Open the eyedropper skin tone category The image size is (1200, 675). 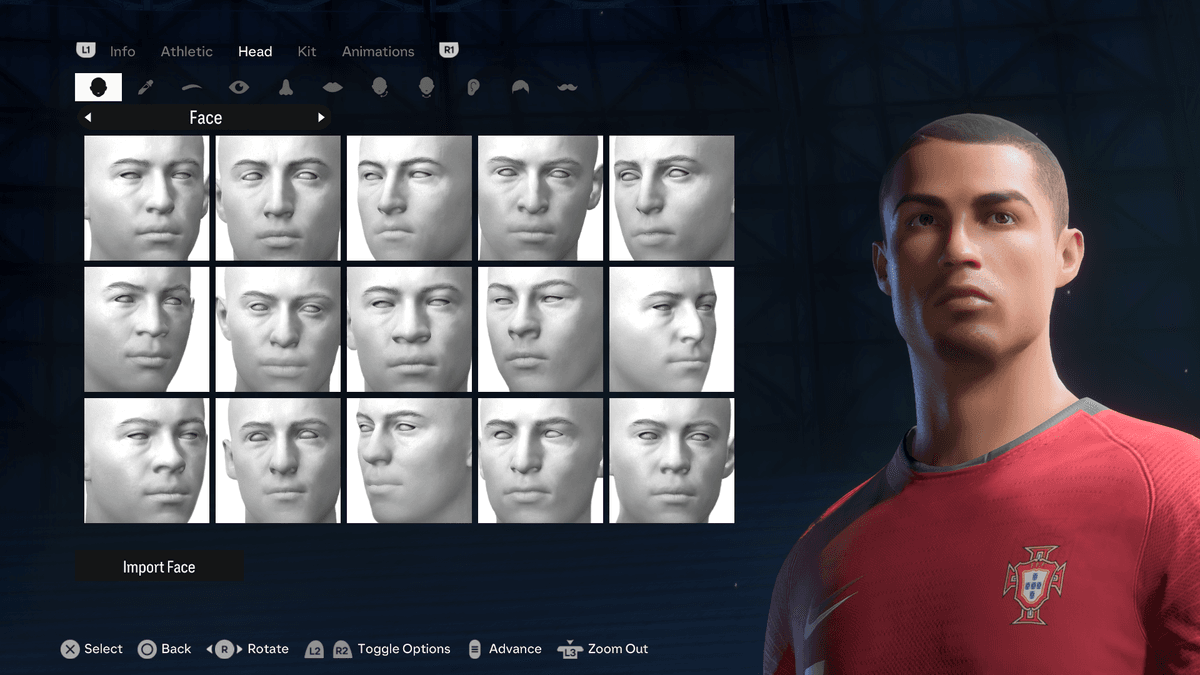[145, 87]
